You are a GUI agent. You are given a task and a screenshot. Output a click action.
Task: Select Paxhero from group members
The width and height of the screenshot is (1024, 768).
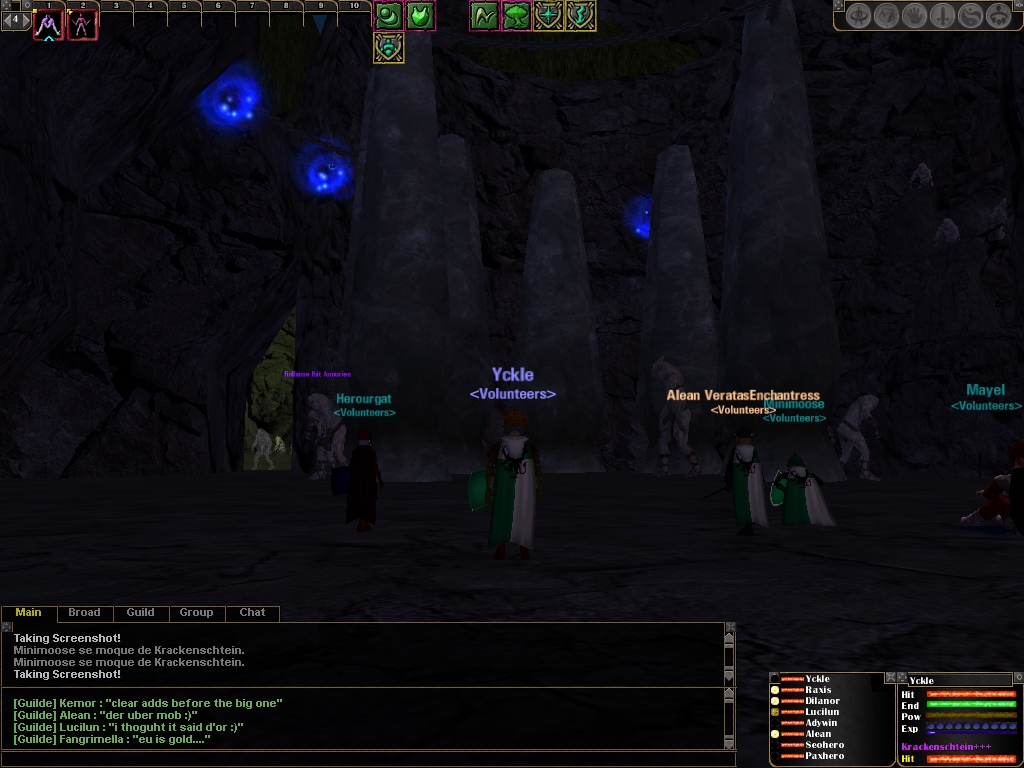point(824,756)
